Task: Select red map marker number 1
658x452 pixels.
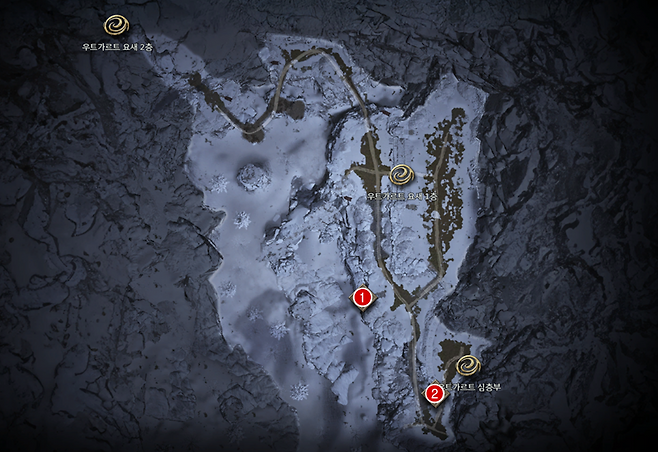Action: [363, 297]
